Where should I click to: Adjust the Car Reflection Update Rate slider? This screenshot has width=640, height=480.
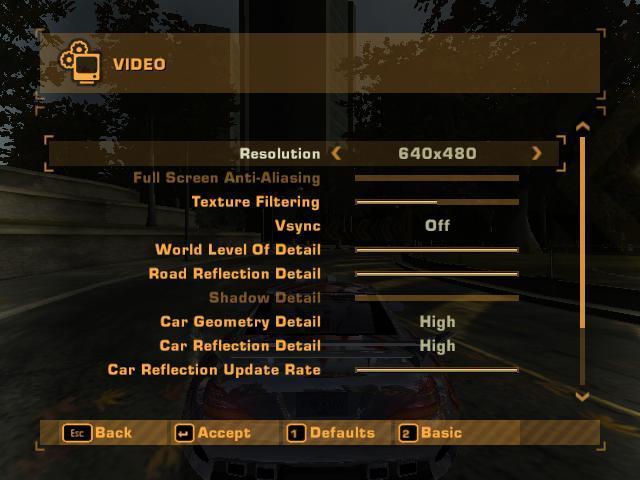(437, 370)
